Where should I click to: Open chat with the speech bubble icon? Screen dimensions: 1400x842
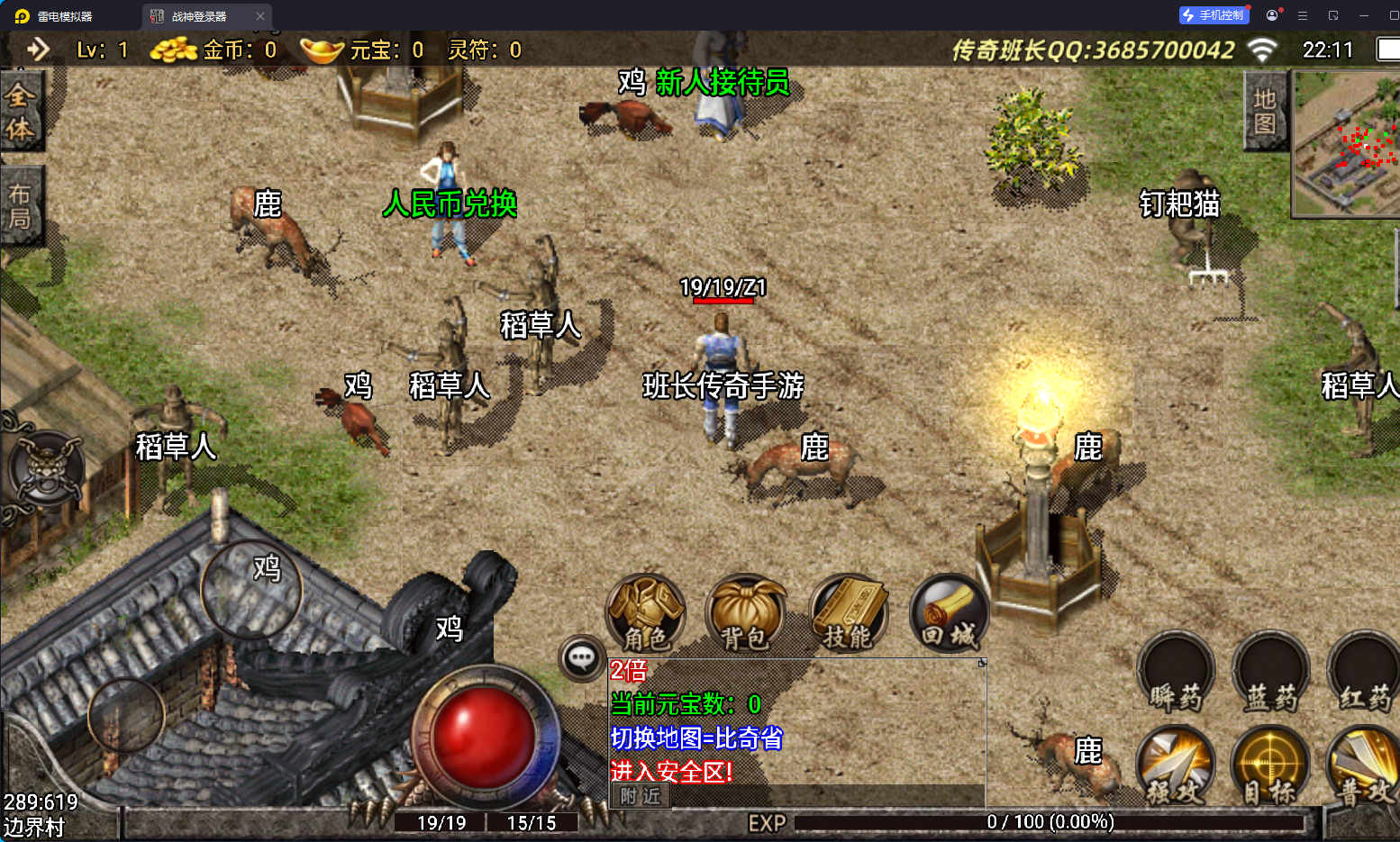point(581,659)
